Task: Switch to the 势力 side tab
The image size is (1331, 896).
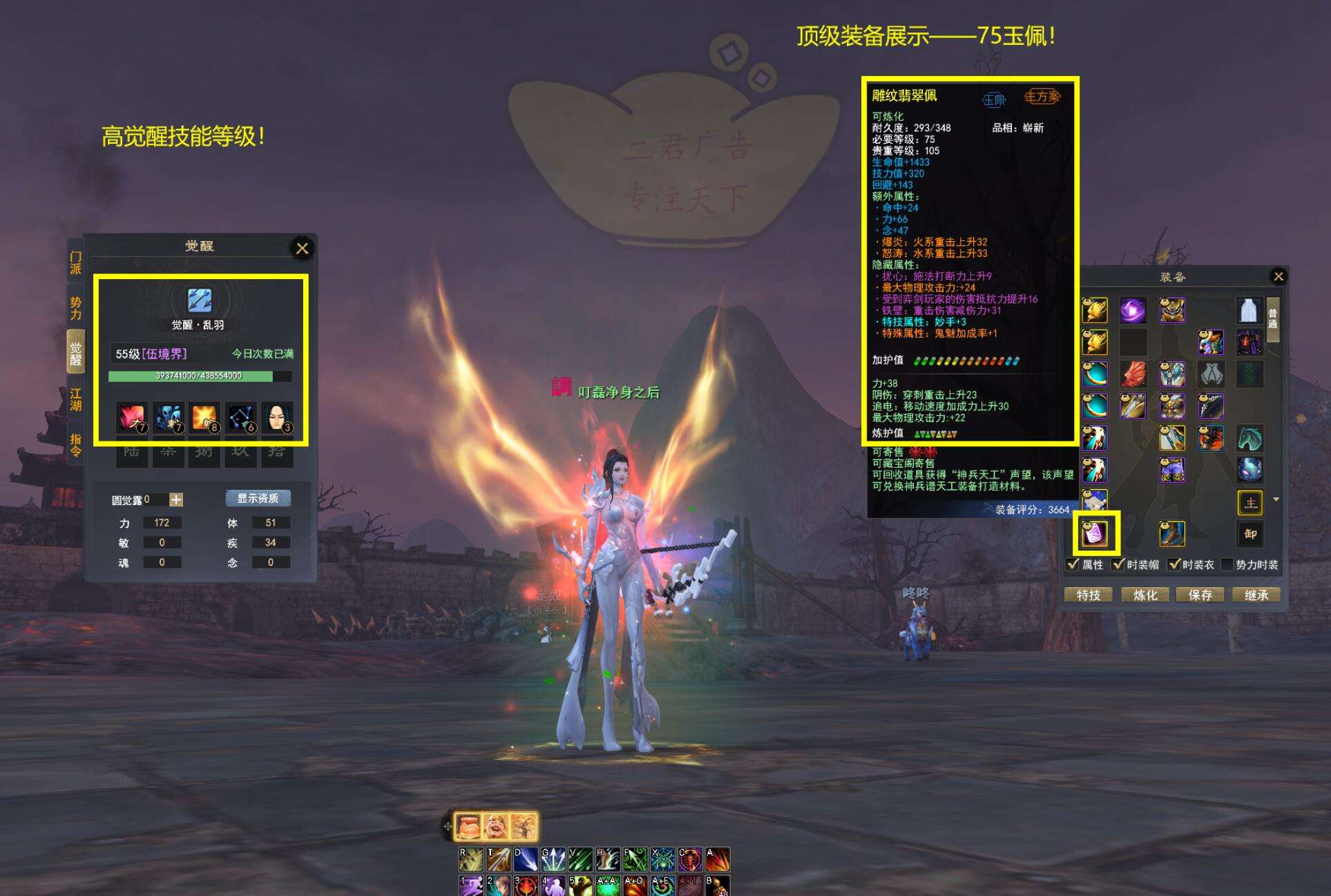Action: [x=75, y=308]
